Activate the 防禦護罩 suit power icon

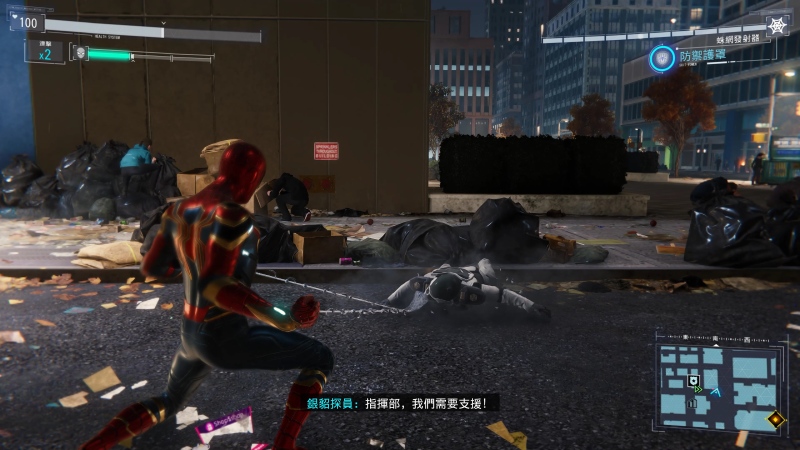click(x=661, y=59)
